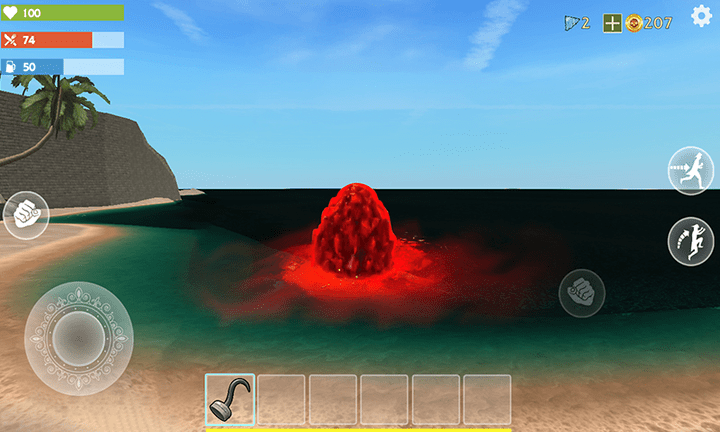The width and height of the screenshot is (720, 432).
Task: Select the hook item hotbar slot
Action: tap(230, 399)
